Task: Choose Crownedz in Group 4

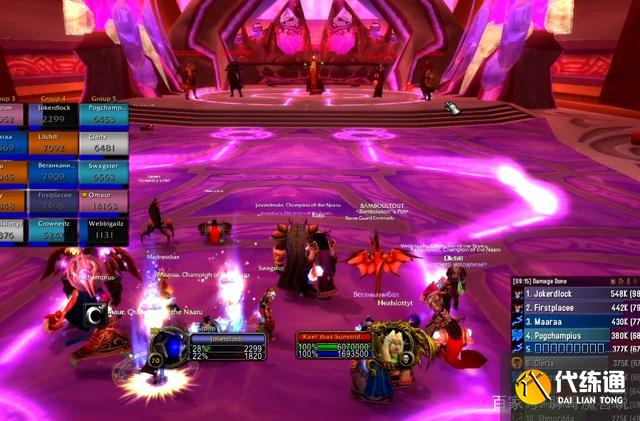Action: tap(53, 232)
